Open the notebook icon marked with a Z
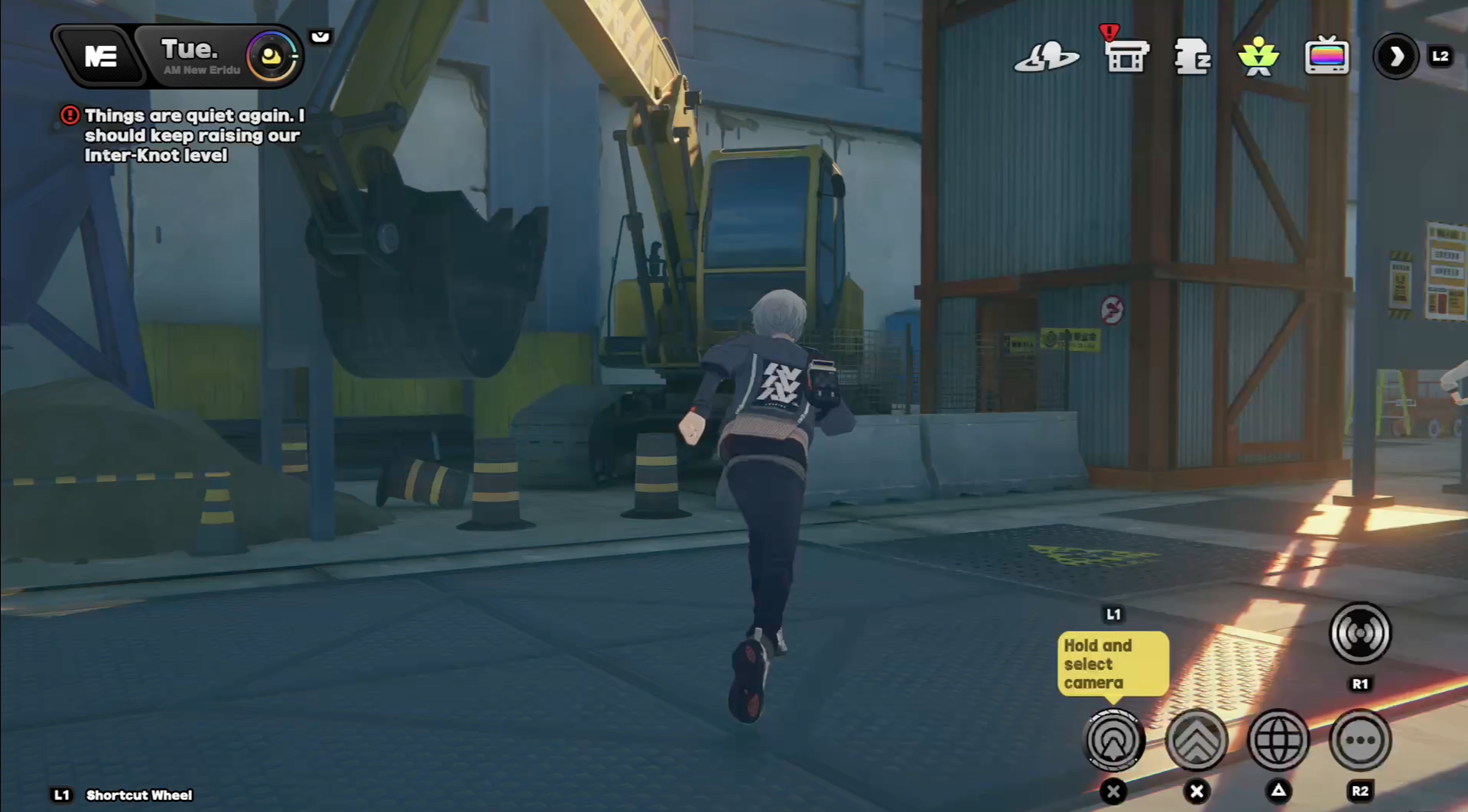 [x=1192, y=57]
